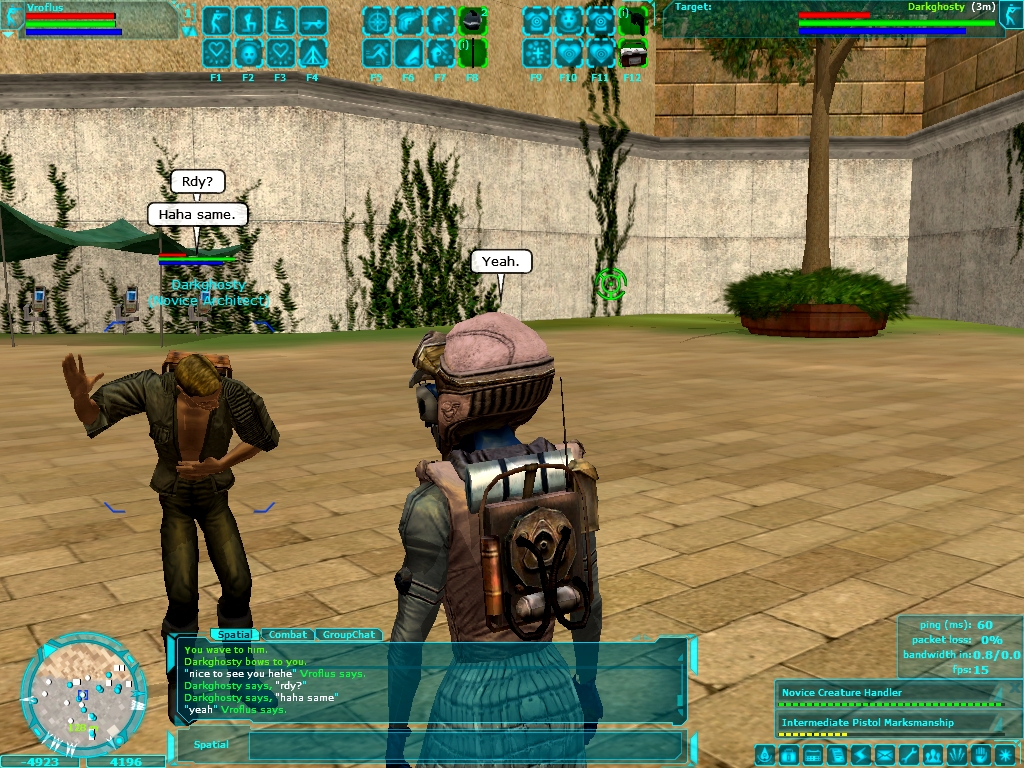1024x768 pixels.
Task: Use the skull face ability on F2
Action: point(249,53)
